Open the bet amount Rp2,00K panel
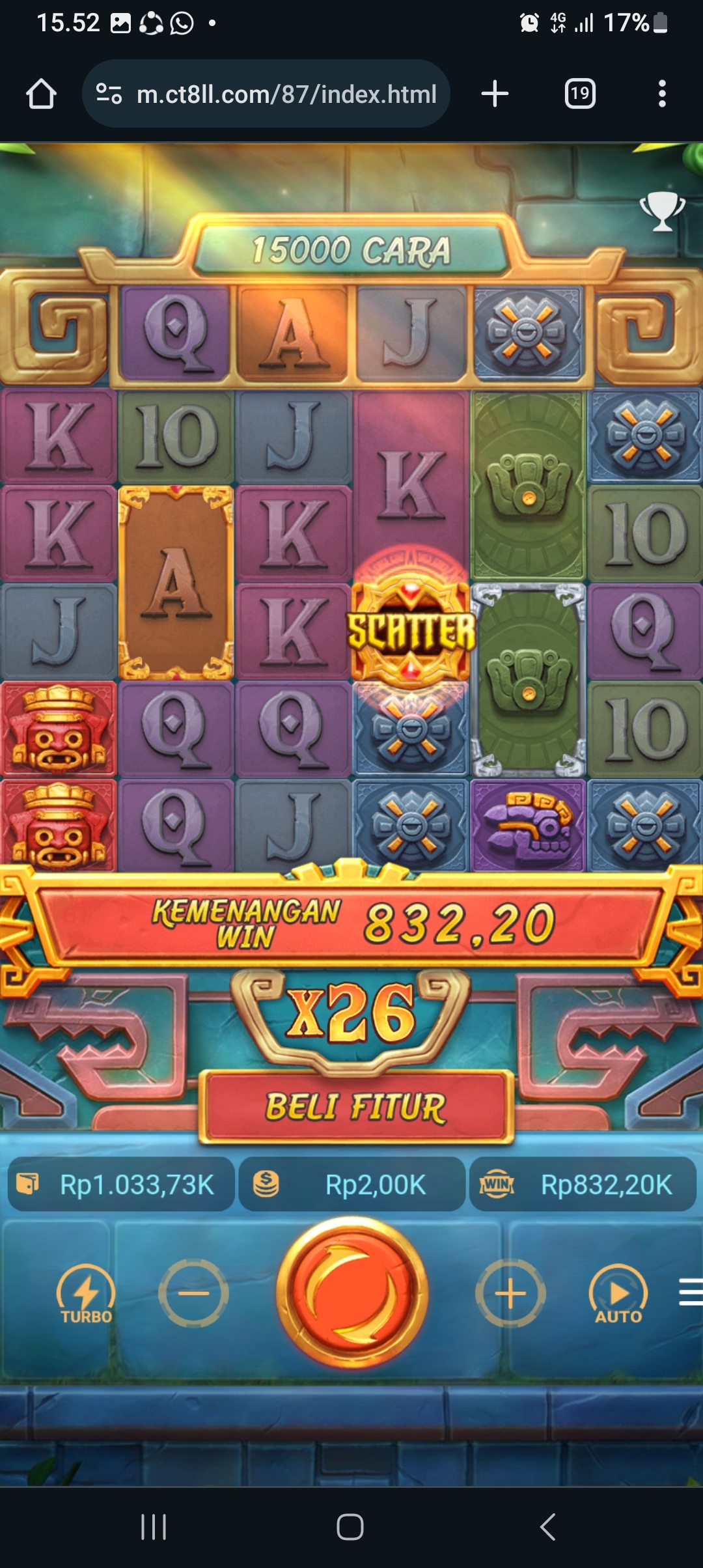 pos(351,1184)
